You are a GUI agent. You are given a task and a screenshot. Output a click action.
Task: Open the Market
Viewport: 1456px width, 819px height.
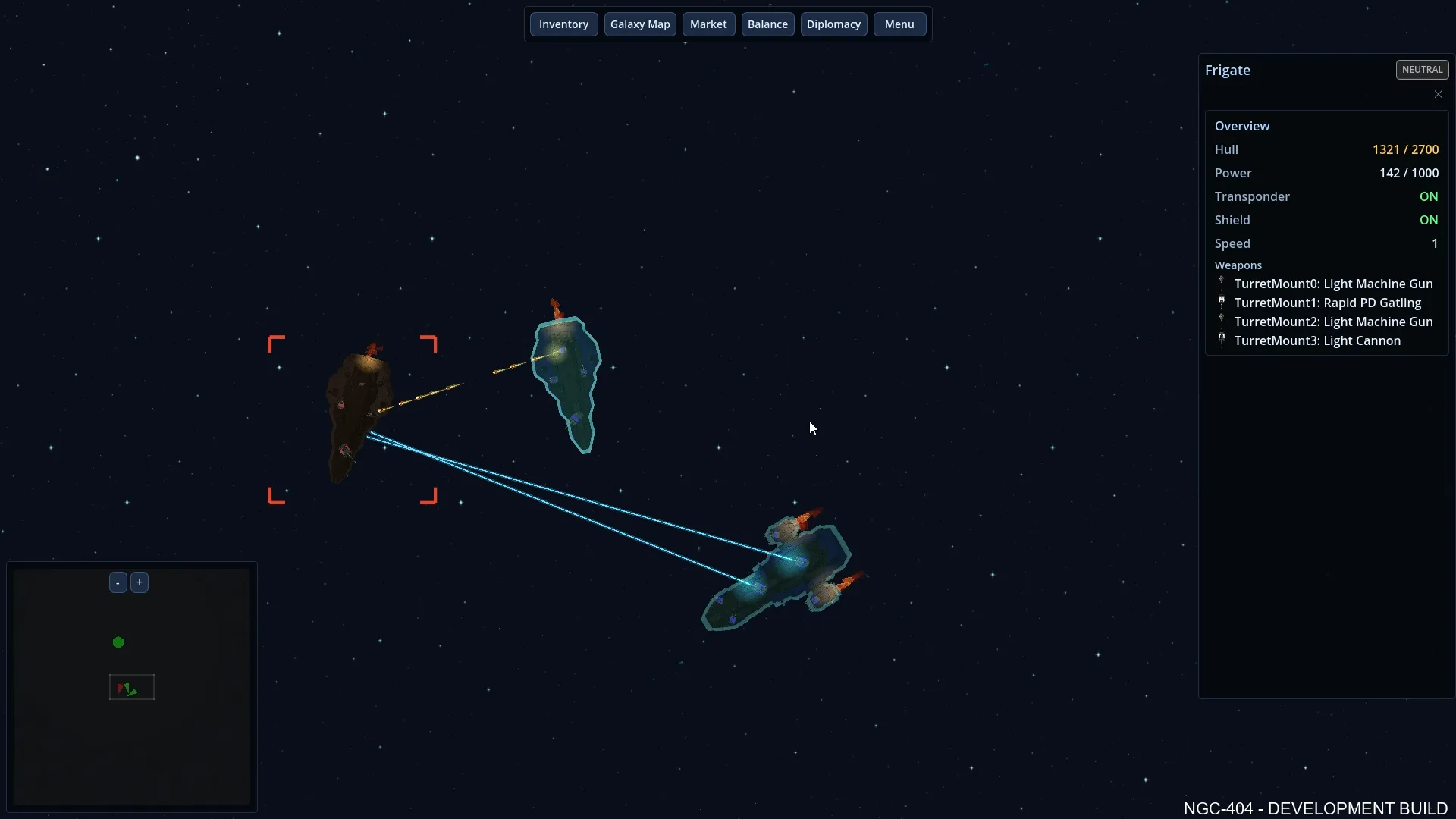point(708,24)
